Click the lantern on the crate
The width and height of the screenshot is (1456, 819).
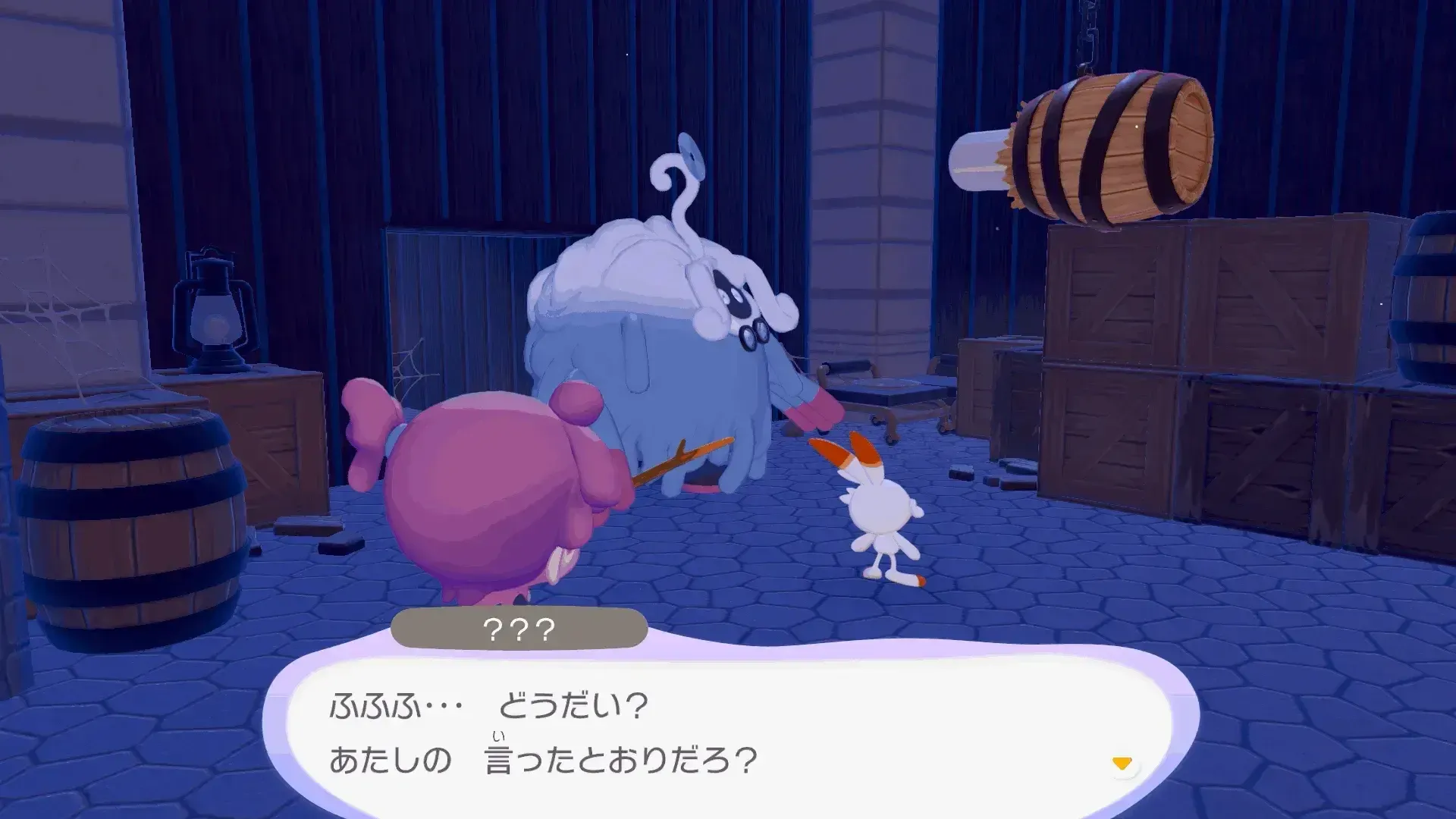point(212,303)
